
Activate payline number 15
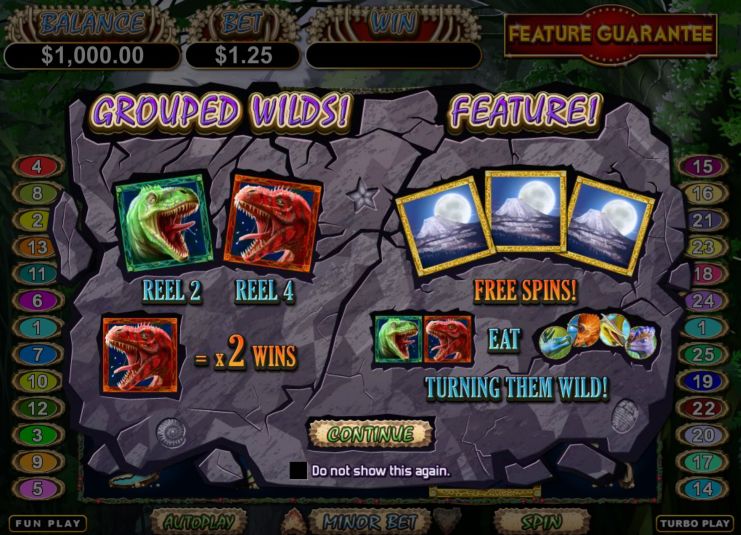tap(703, 167)
